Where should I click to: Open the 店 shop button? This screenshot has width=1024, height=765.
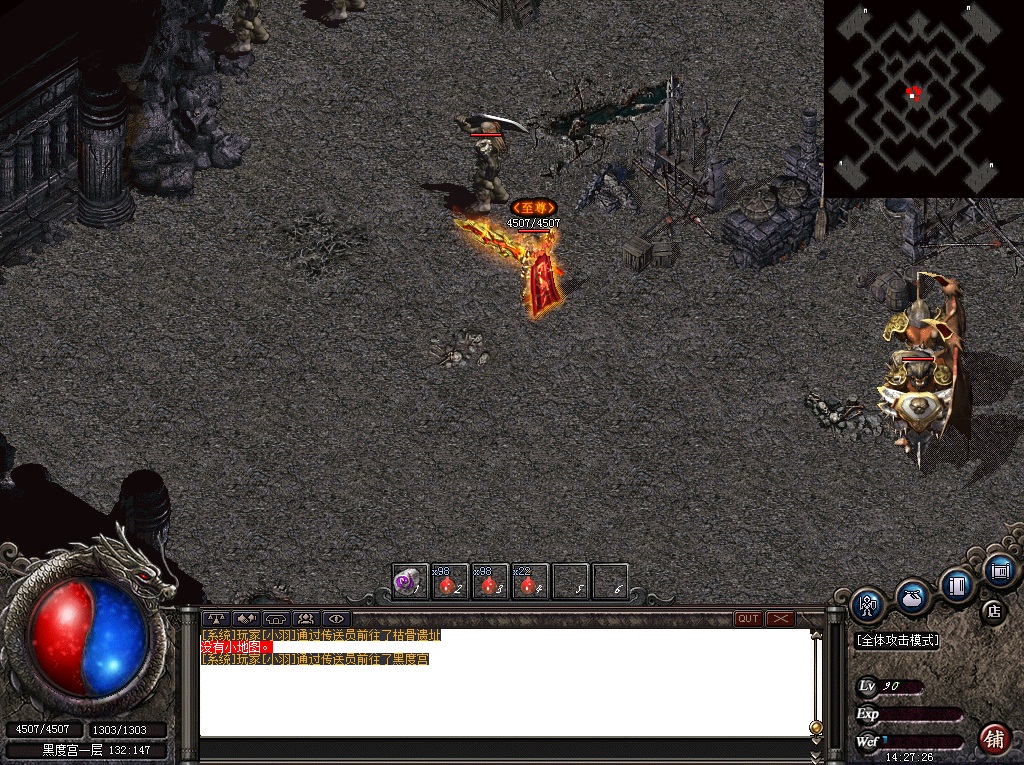pyautogui.click(x=993, y=610)
